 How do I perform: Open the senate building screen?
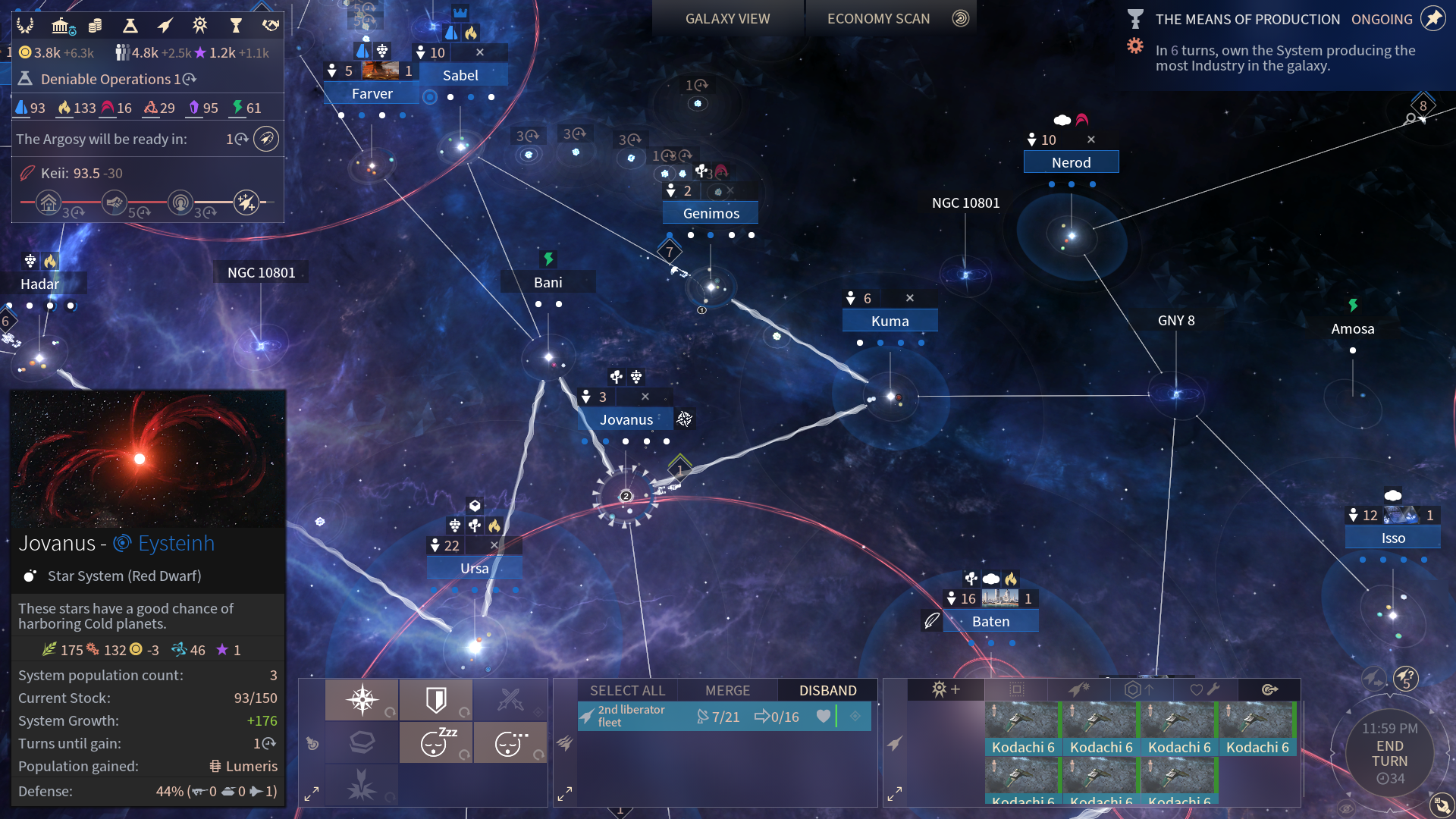click(x=61, y=26)
